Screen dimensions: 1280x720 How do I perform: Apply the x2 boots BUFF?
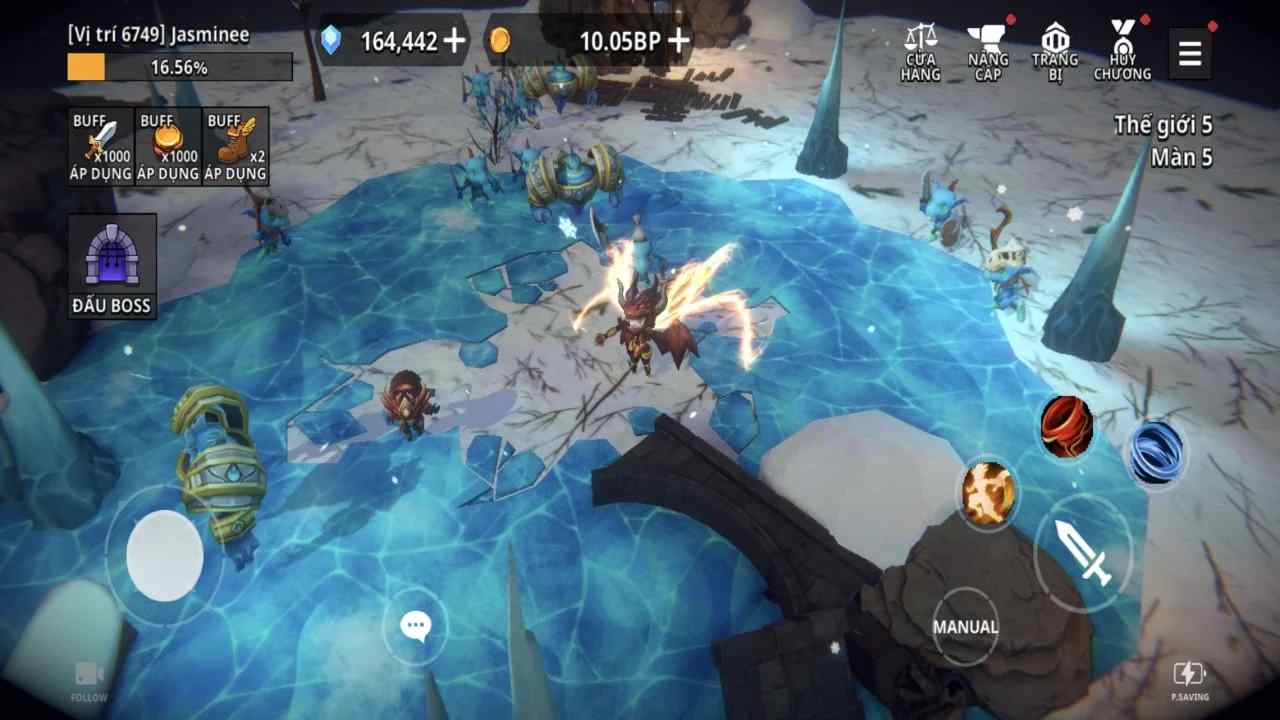pyautogui.click(x=235, y=145)
